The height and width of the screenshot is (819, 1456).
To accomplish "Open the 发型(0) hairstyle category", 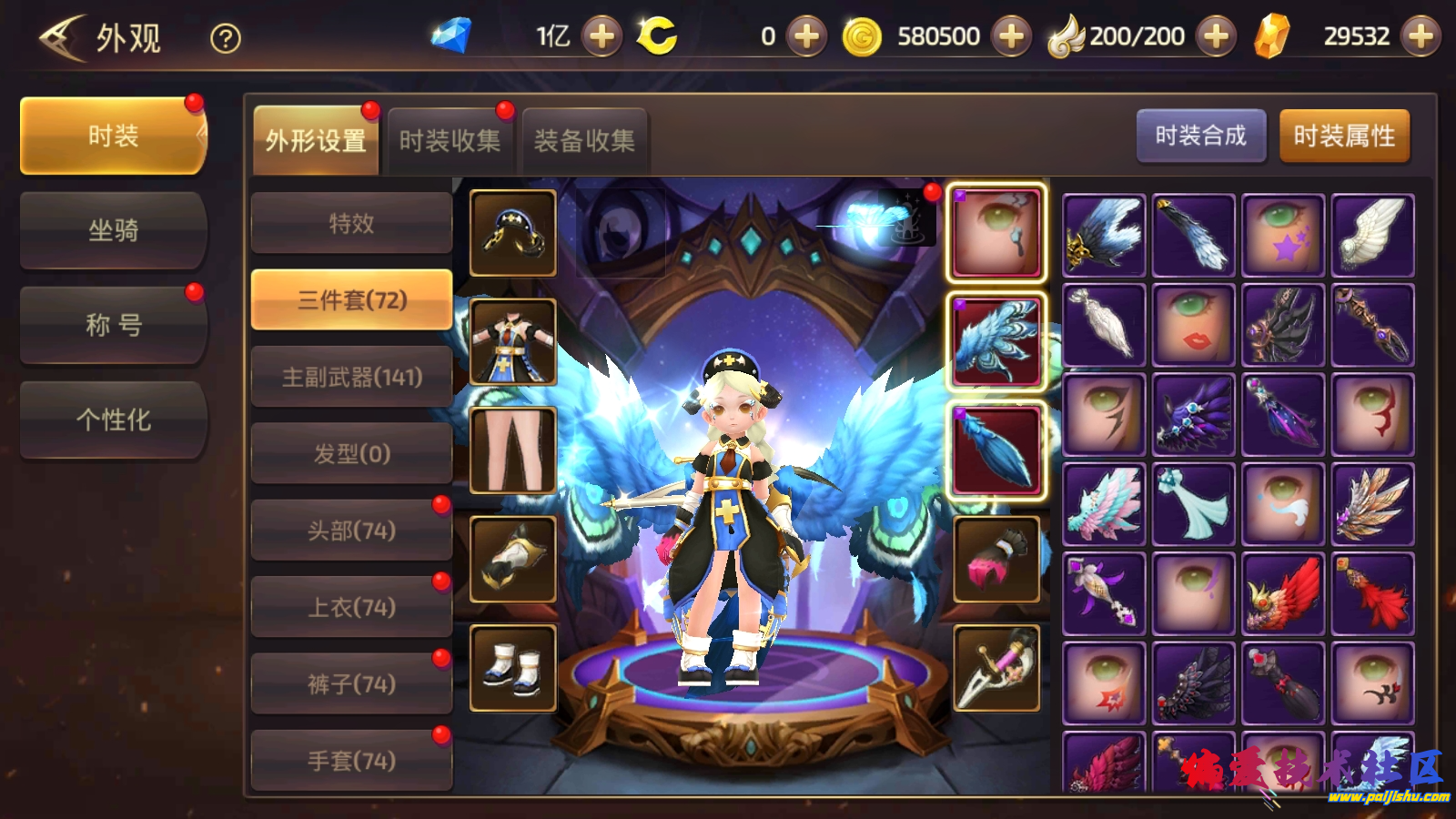I will tap(351, 453).
